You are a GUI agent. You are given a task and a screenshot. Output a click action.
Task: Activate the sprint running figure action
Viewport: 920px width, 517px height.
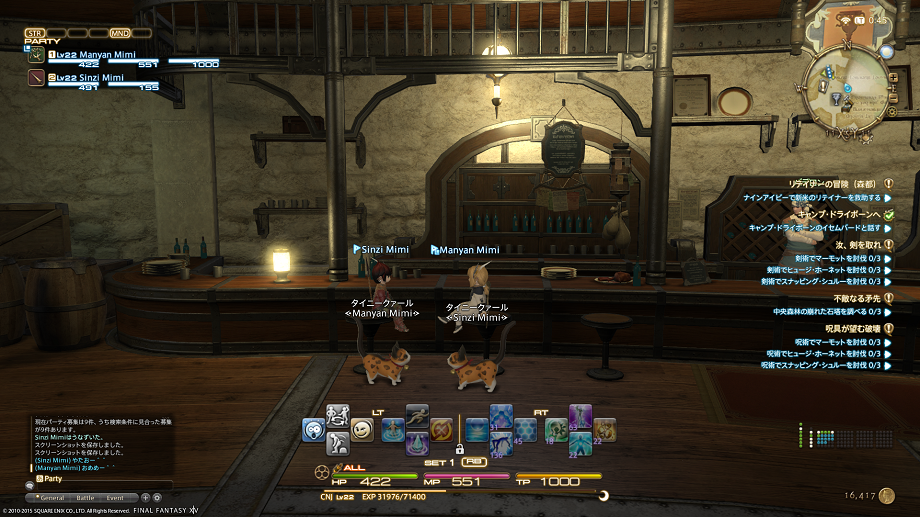[418, 415]
